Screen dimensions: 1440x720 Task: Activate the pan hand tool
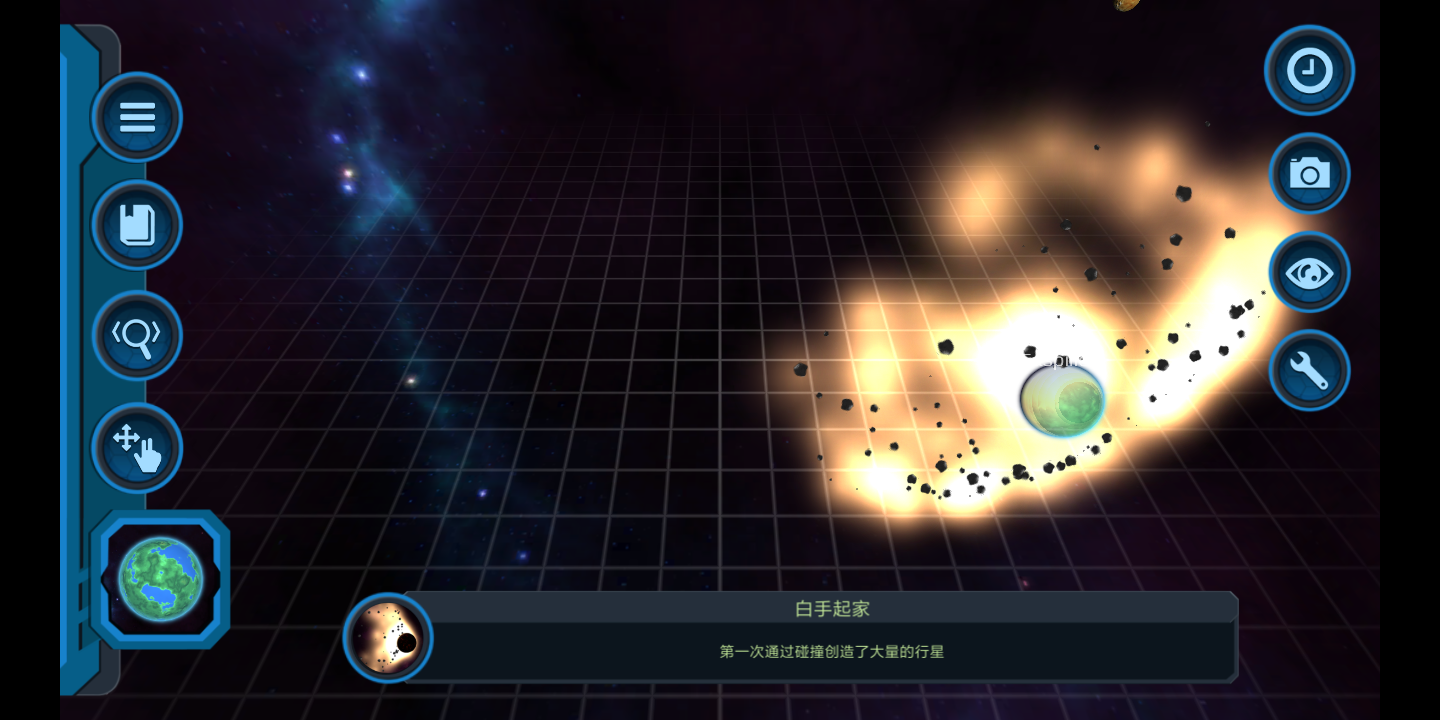point(136,448)
